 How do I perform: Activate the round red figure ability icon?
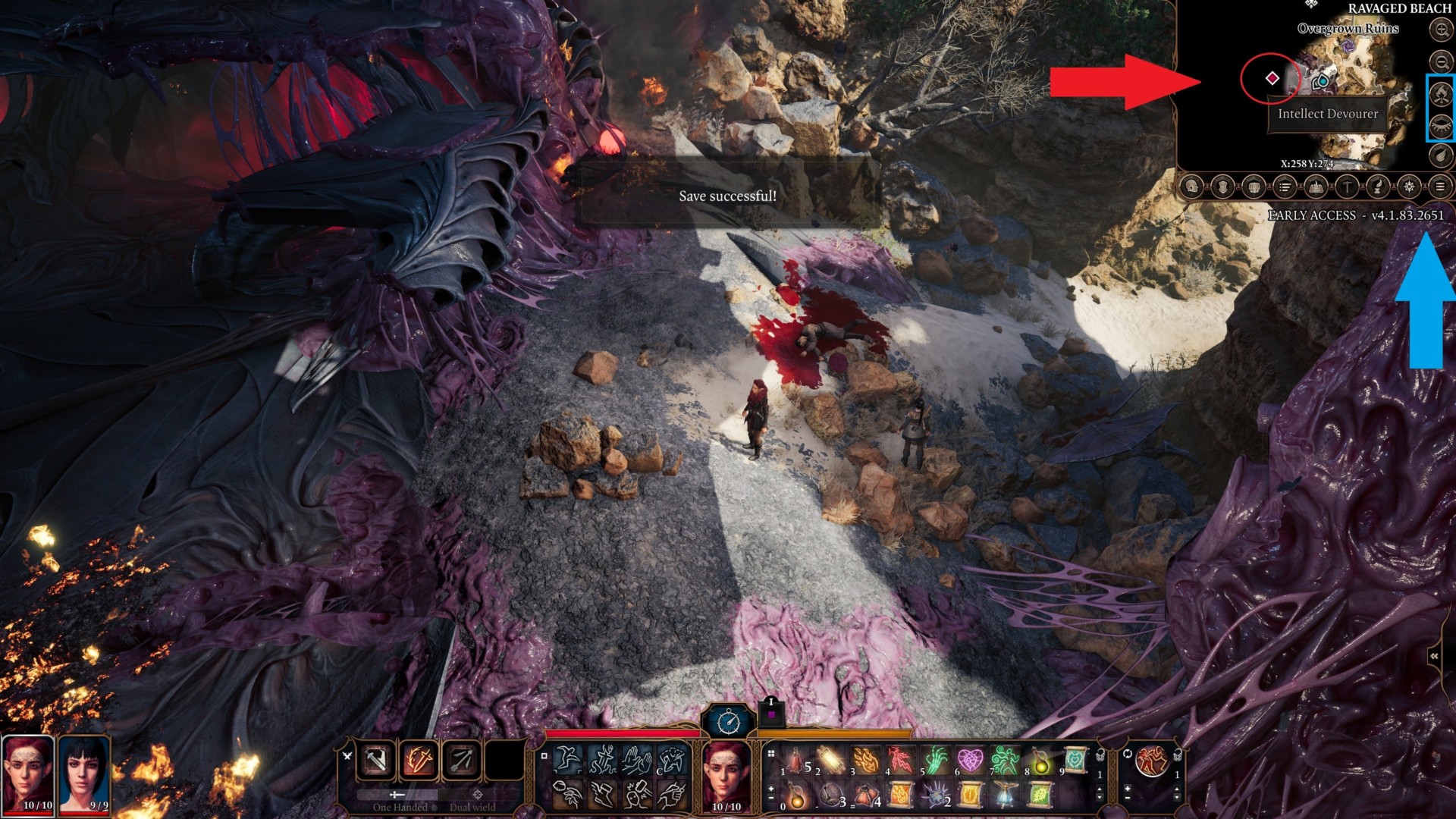[1151, 761]
